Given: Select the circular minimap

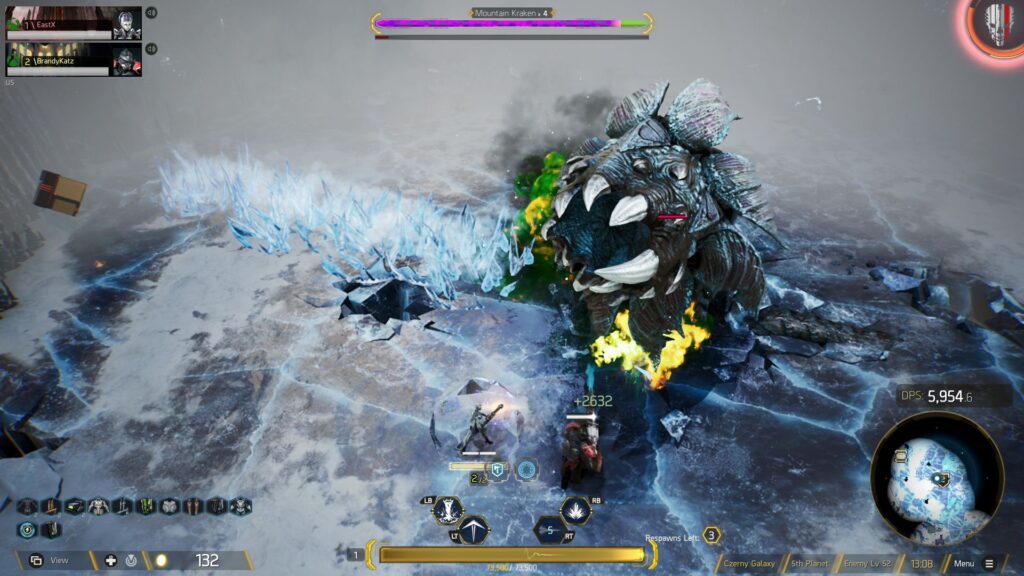Looking at the screenshot, I should [937, 479].
